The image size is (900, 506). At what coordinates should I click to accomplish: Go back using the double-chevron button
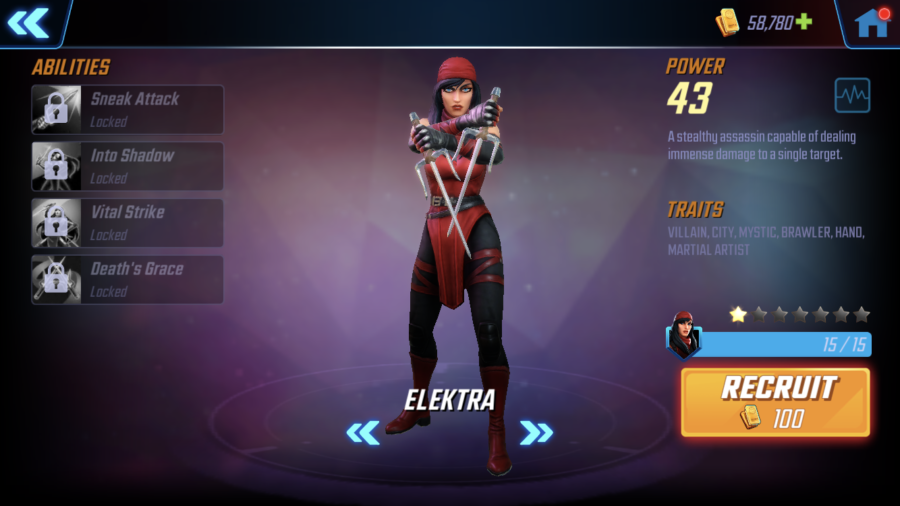[28, 22]
